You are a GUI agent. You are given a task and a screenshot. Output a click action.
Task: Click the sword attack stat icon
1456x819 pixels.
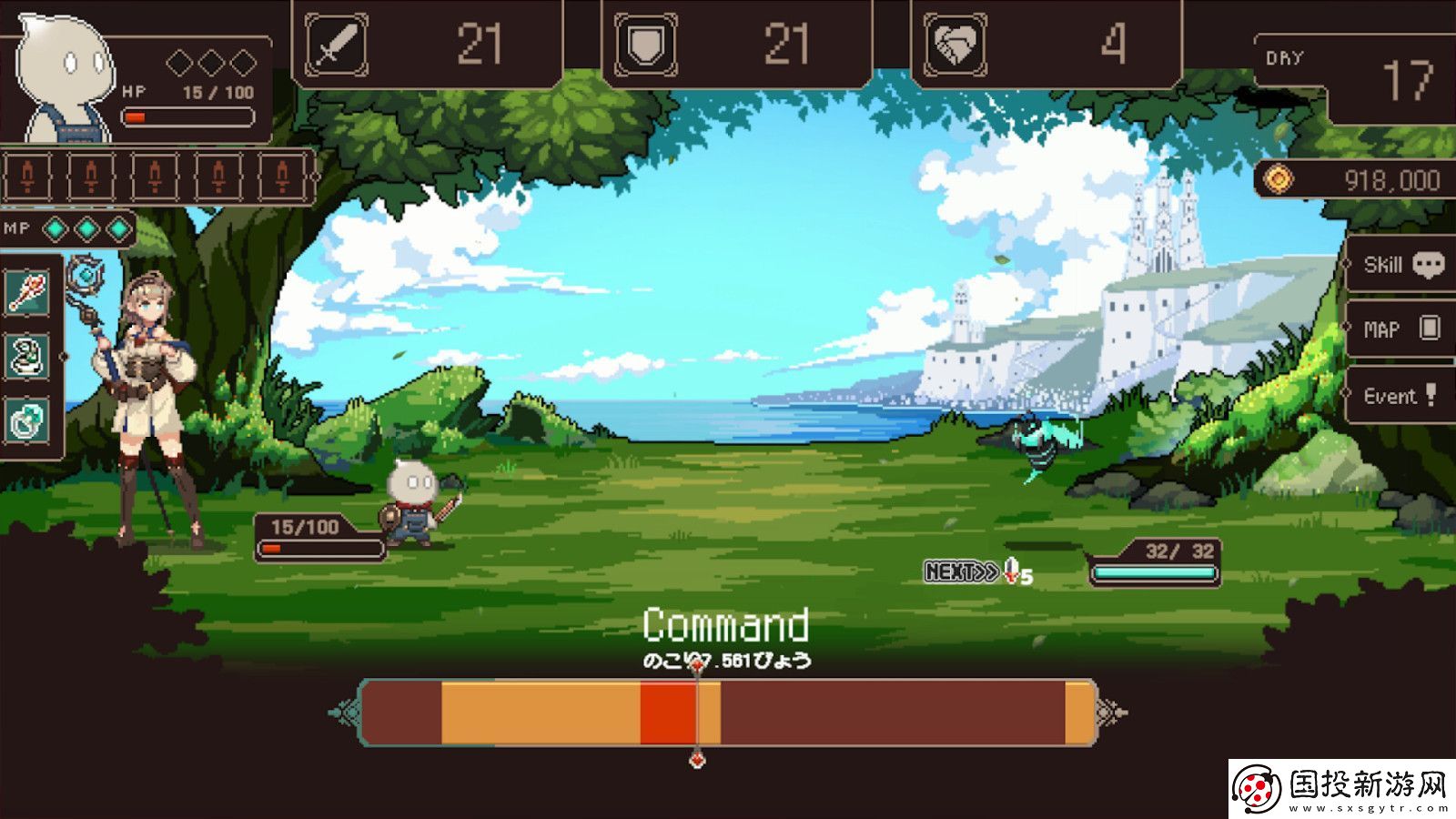pyautogui.click(x=337, y=40)
